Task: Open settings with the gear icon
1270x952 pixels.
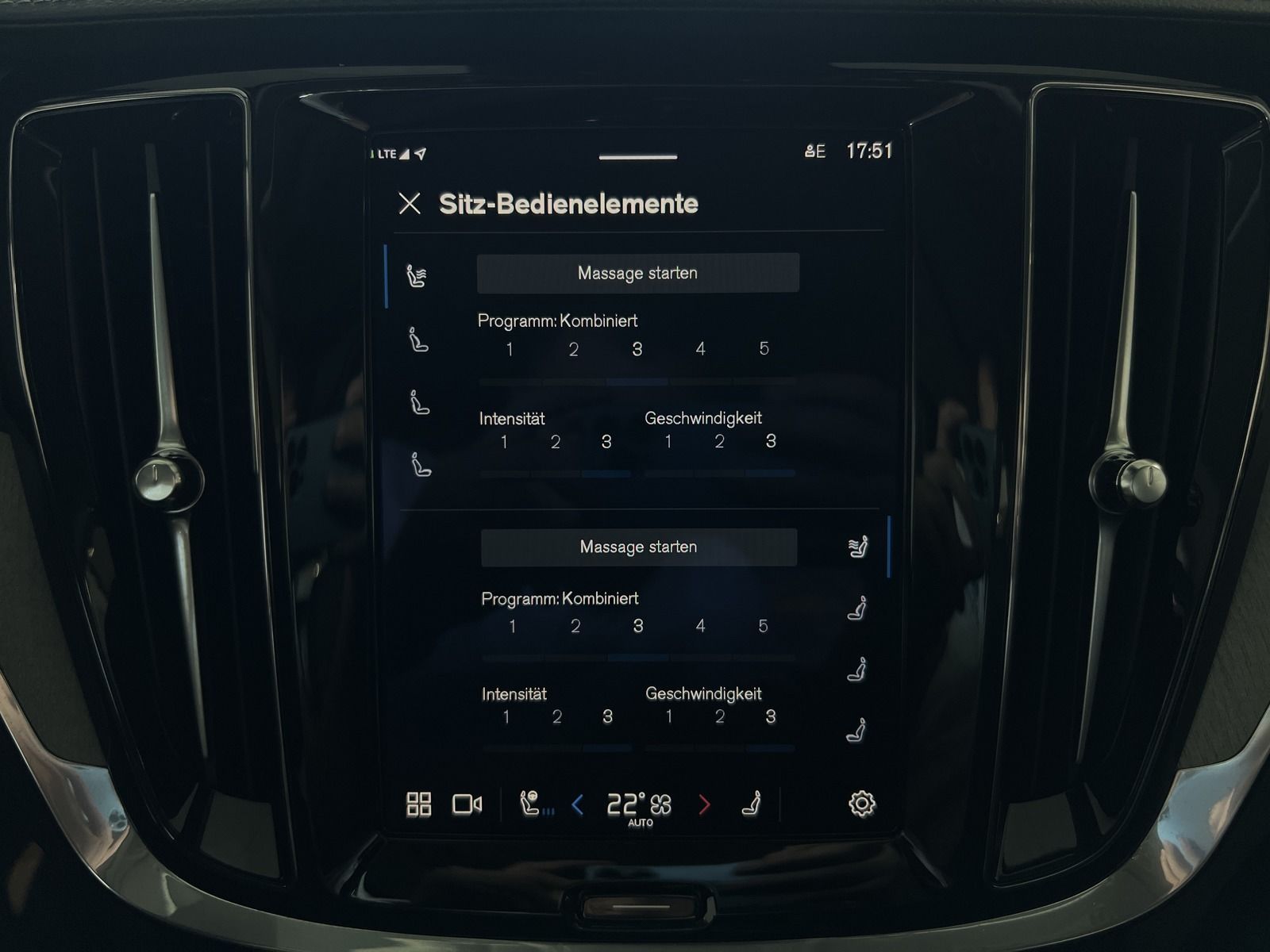Action: pos(861,804)
